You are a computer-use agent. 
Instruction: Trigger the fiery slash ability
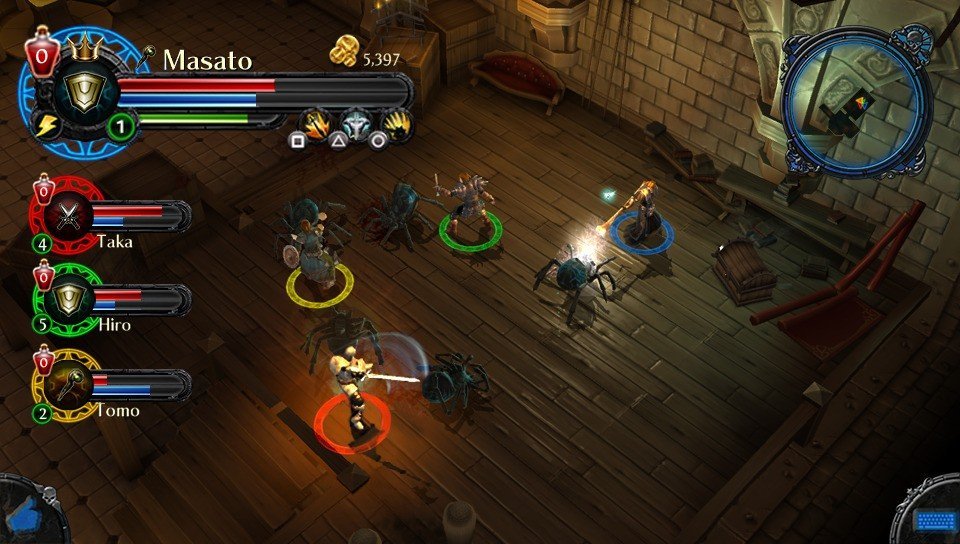[x=314, y=123]
